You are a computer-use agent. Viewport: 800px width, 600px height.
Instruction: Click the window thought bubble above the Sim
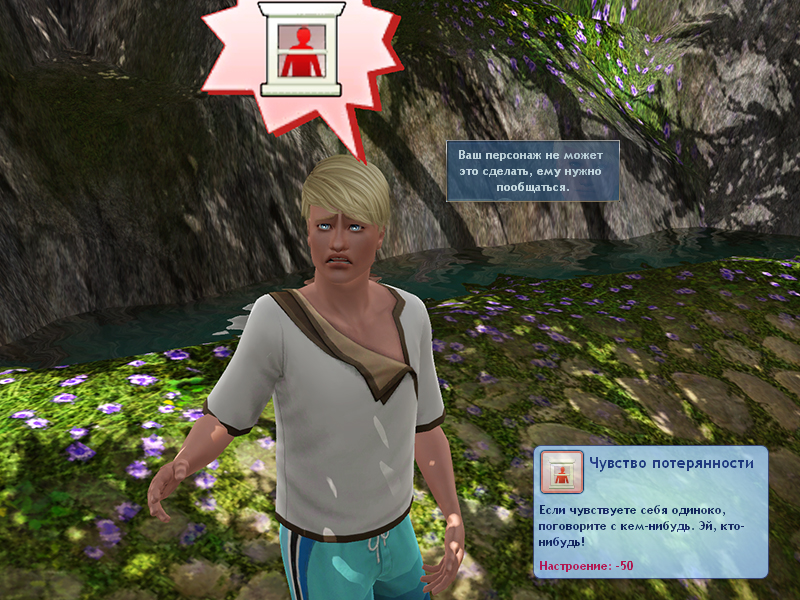[301, 50]
